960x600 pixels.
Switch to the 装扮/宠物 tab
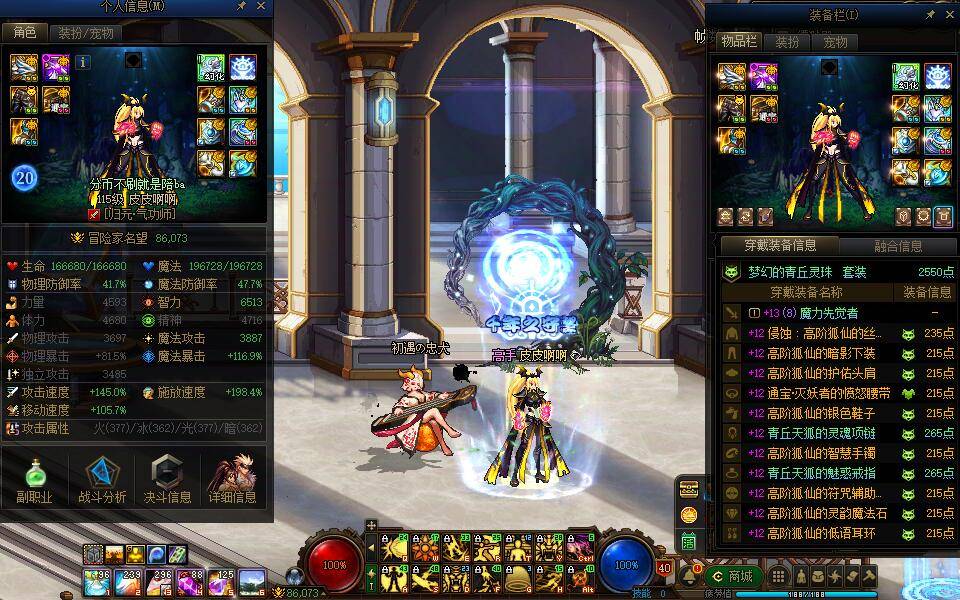(85, 32)
